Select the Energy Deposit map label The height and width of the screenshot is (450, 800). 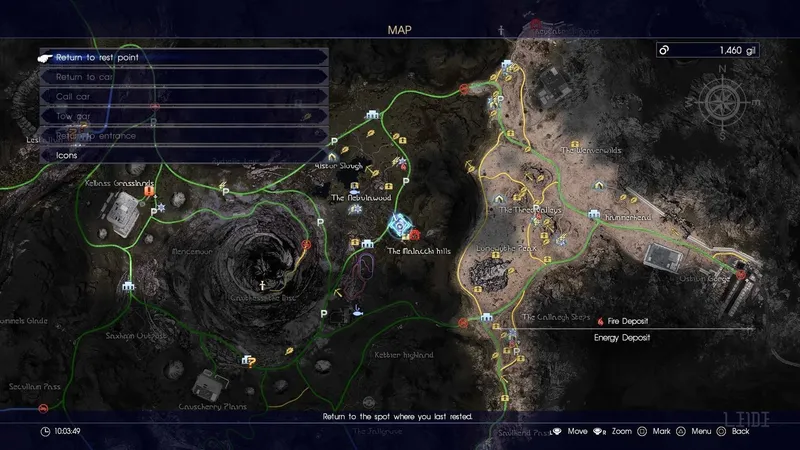pos(622,338)
